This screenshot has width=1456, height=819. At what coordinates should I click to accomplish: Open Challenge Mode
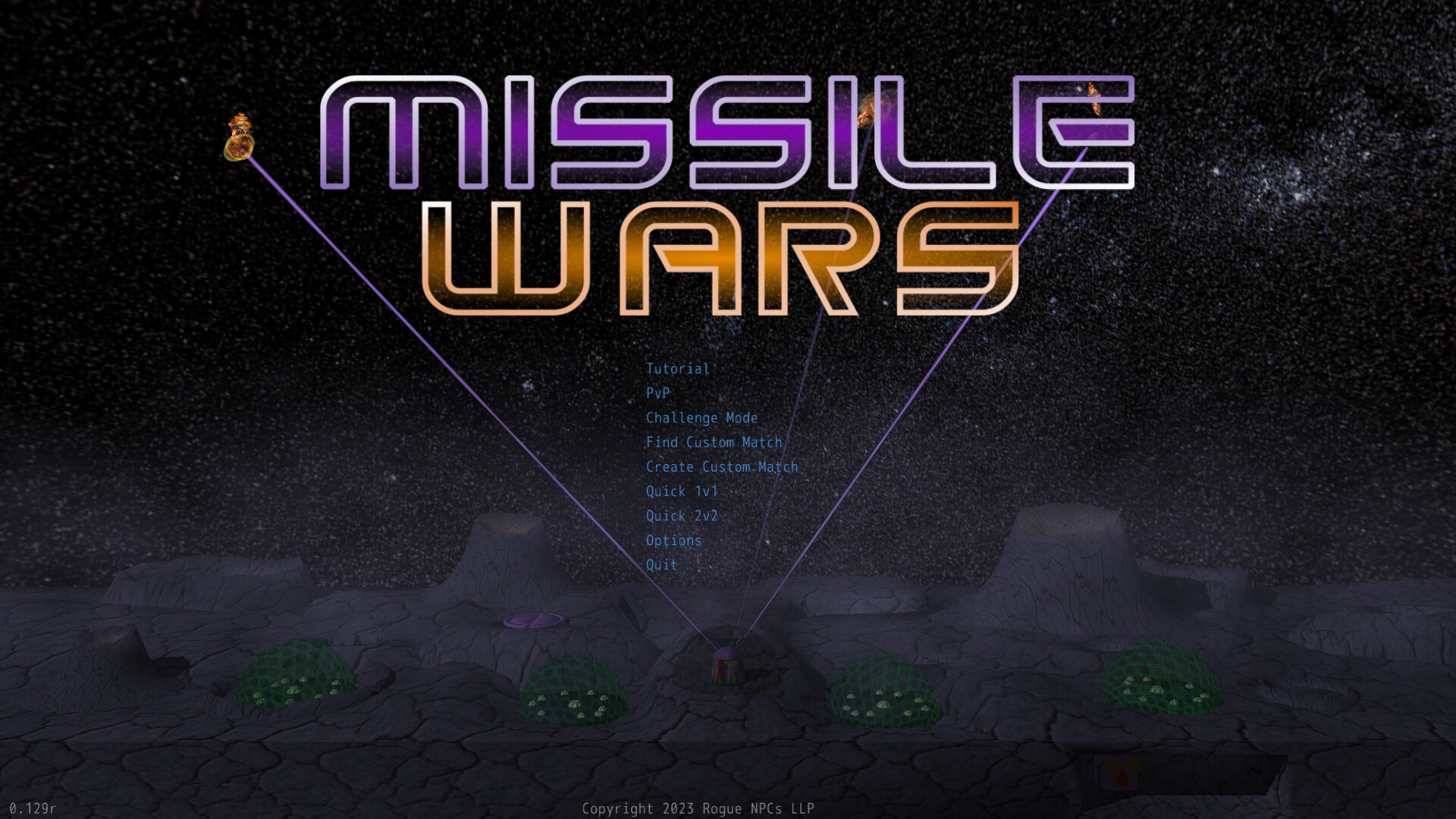(701, 418)
